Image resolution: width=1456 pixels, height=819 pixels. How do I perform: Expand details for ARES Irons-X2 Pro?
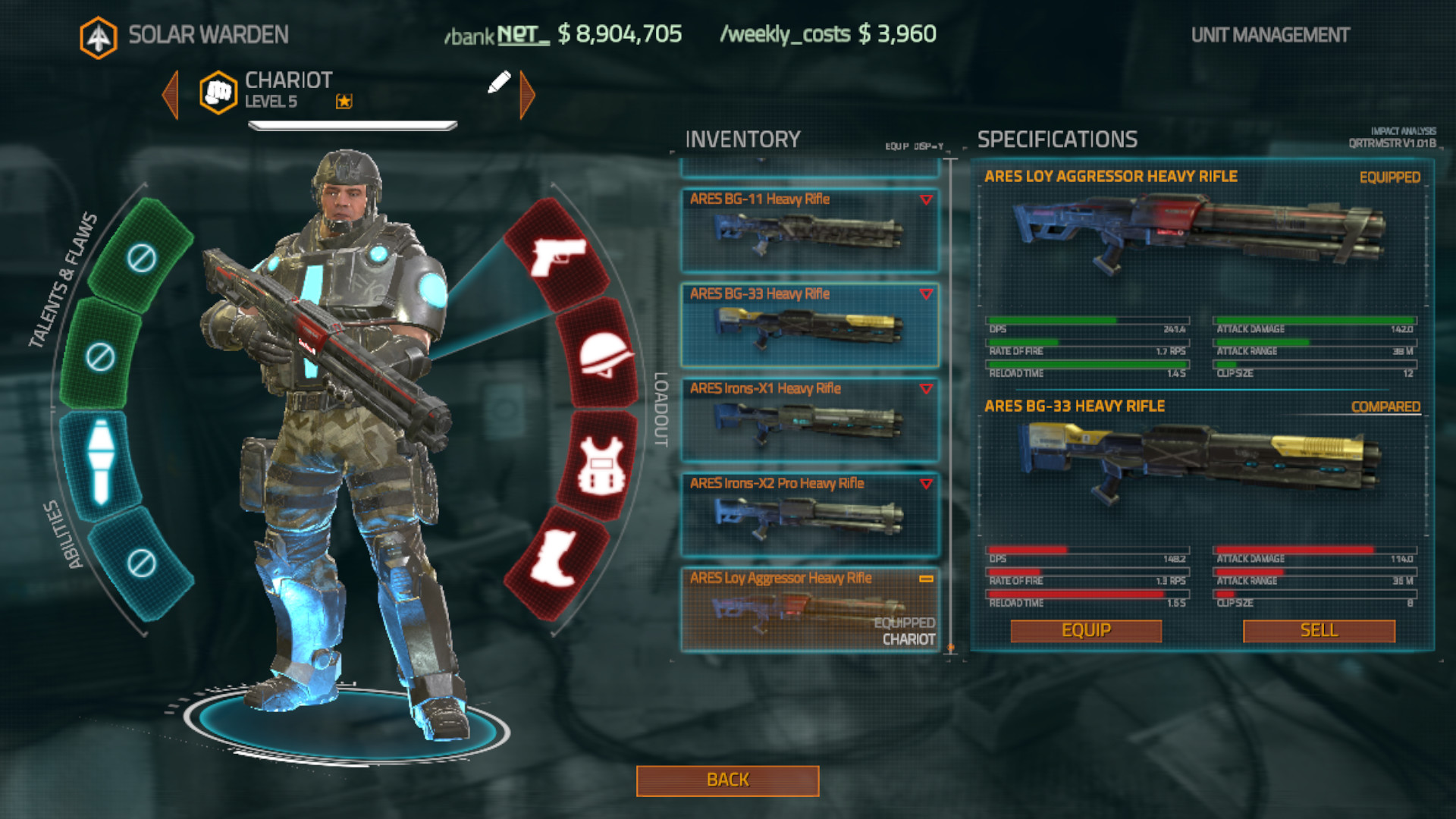[x=924, y=485]
